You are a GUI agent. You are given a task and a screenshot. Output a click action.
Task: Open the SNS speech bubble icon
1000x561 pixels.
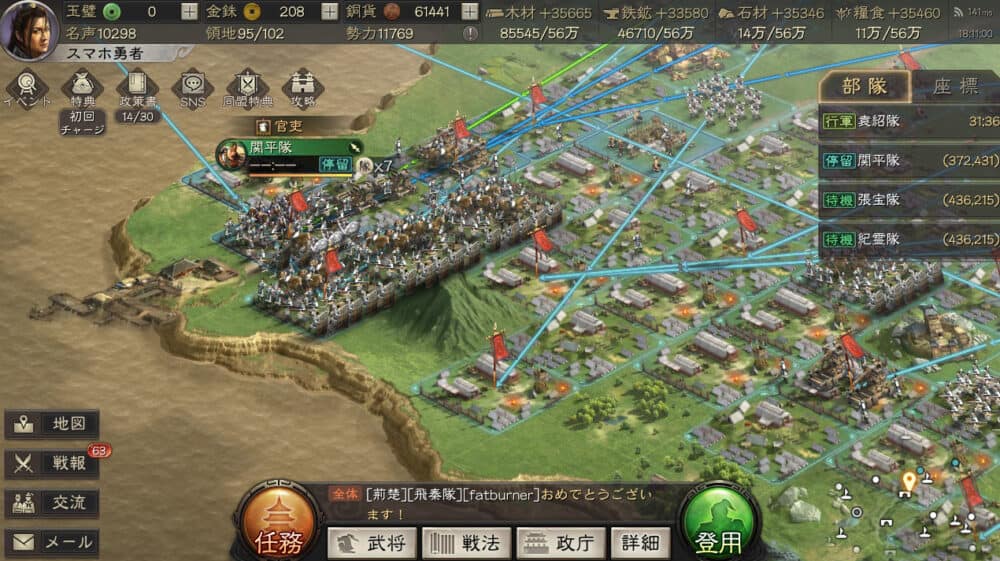[192, 87]
